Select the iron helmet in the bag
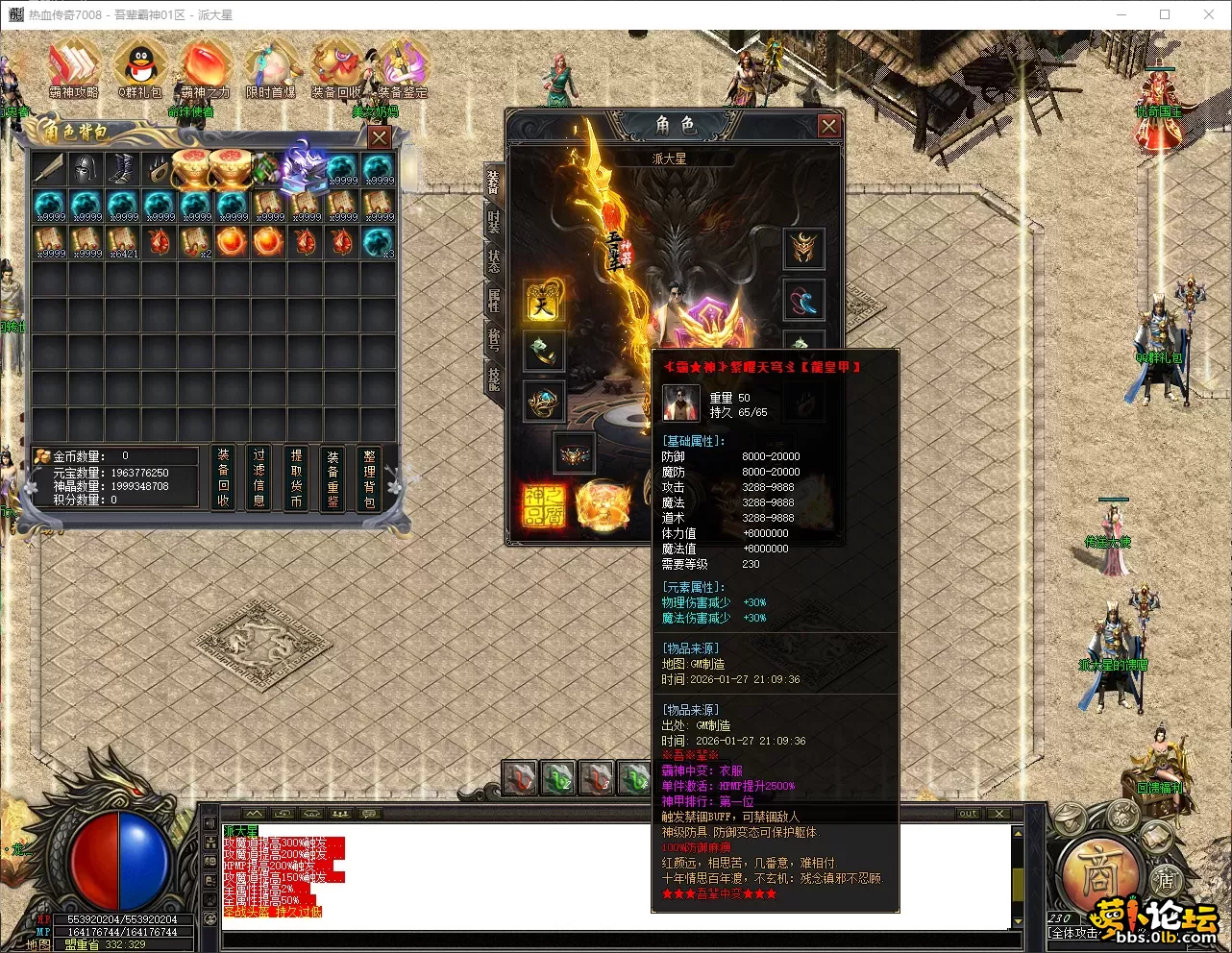Viewport: 1232px width, 953px height. pyautogui.click(x=86, y=170)
